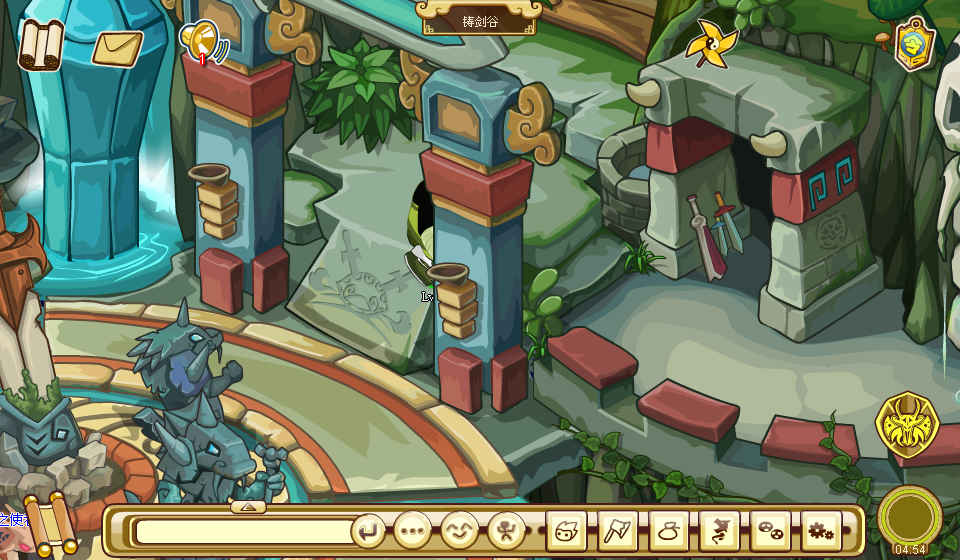Open the smiley emote menu
960x560 pixels.
coord(460,530)
